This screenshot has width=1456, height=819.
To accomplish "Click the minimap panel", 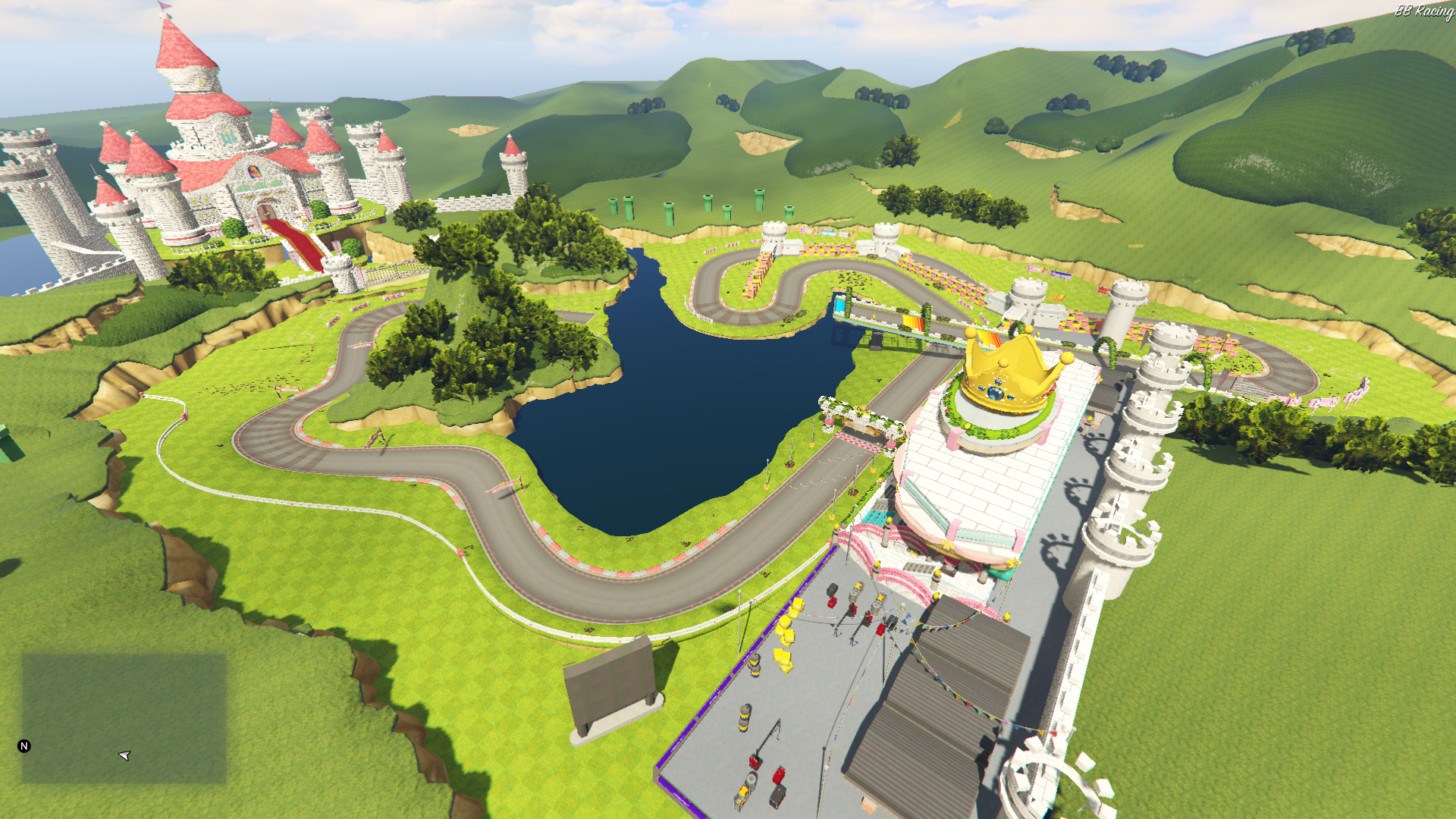I will pos(124,717).
